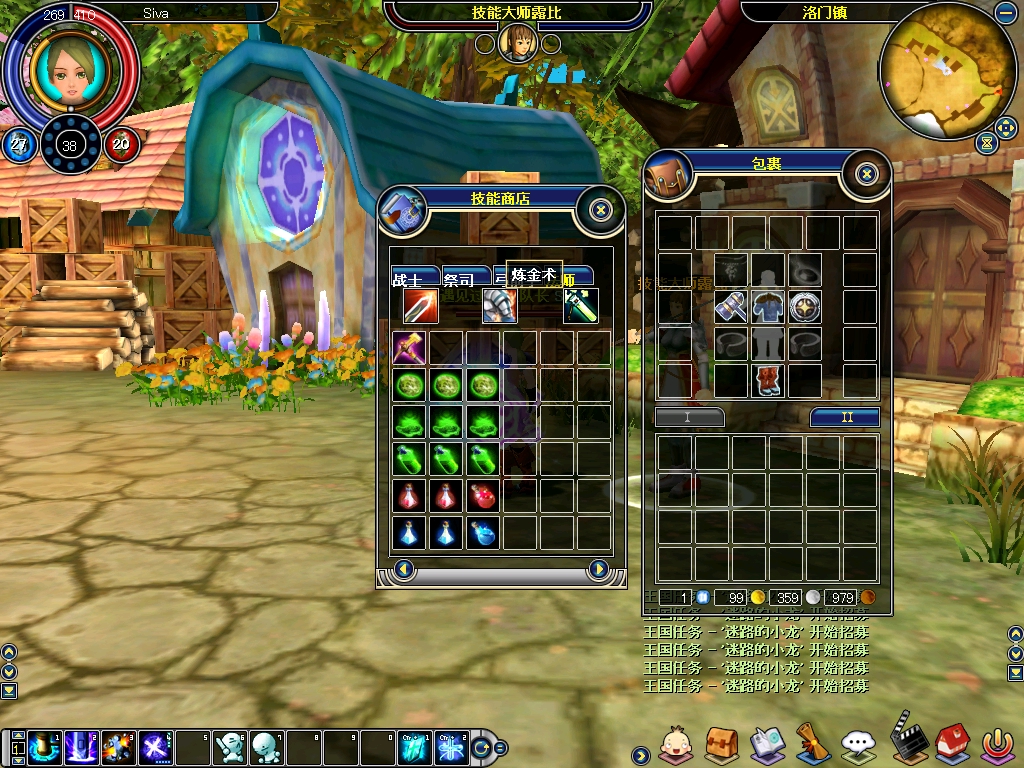Select the green potion alchemy category icon

(x=580, y=306)
